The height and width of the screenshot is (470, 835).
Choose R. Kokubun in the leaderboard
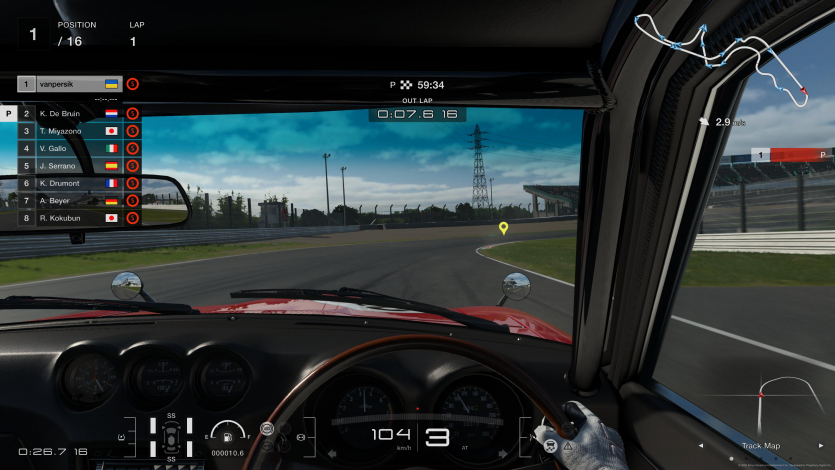tap(70, 217)
